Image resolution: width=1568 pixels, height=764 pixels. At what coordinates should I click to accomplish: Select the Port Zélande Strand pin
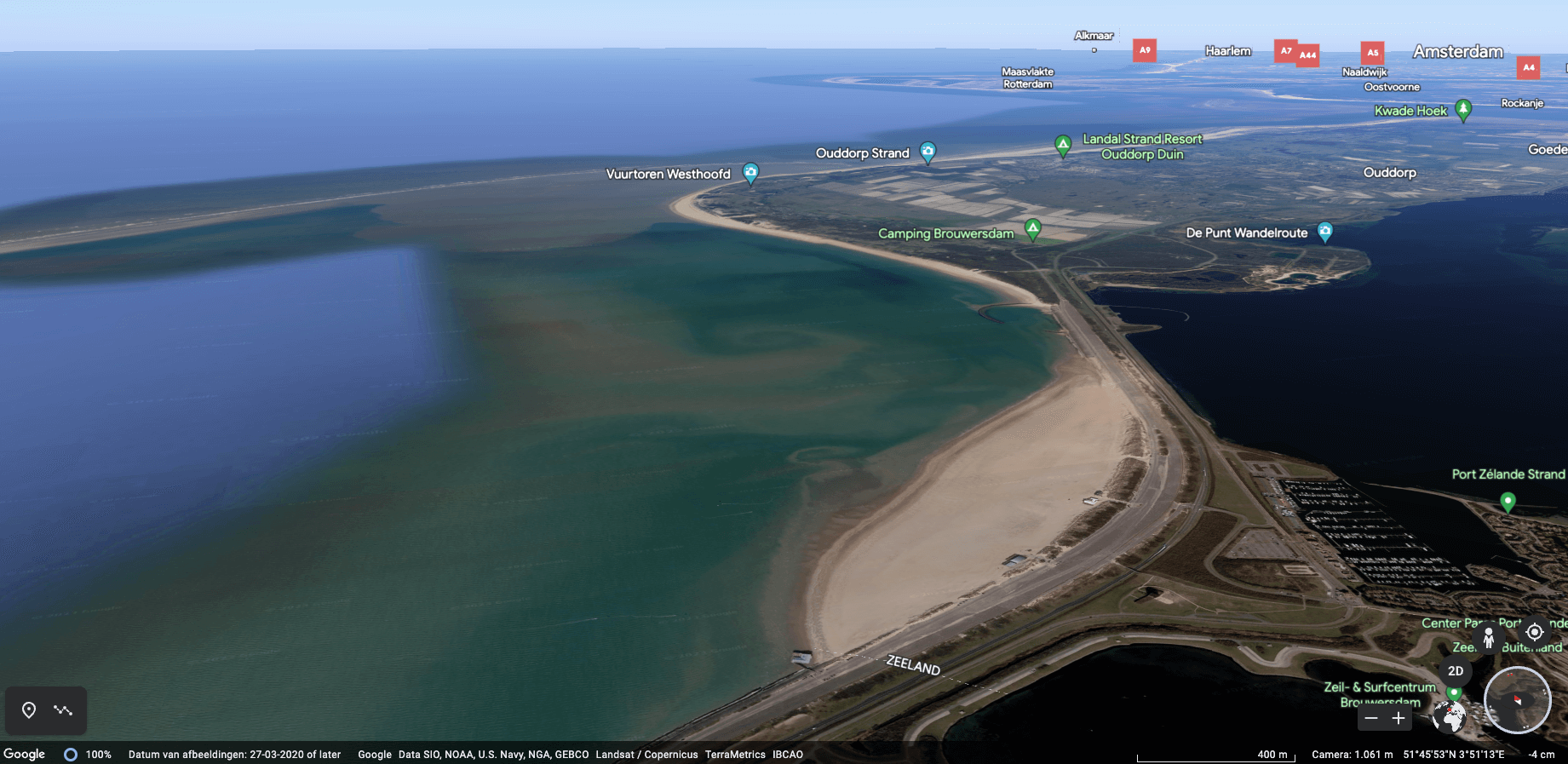[1506, 503]
